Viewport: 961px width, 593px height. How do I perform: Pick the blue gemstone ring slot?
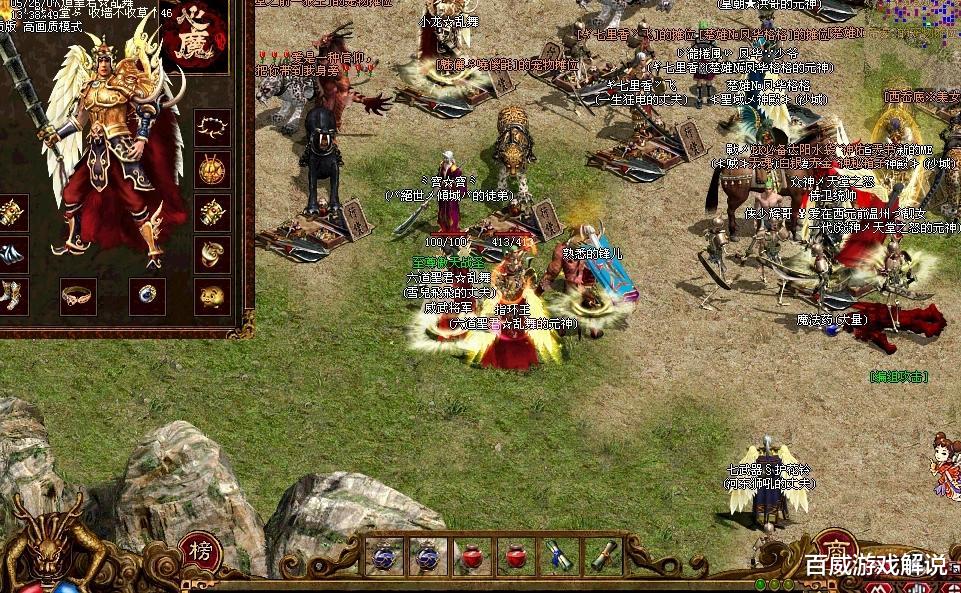[x=147, y=296]
